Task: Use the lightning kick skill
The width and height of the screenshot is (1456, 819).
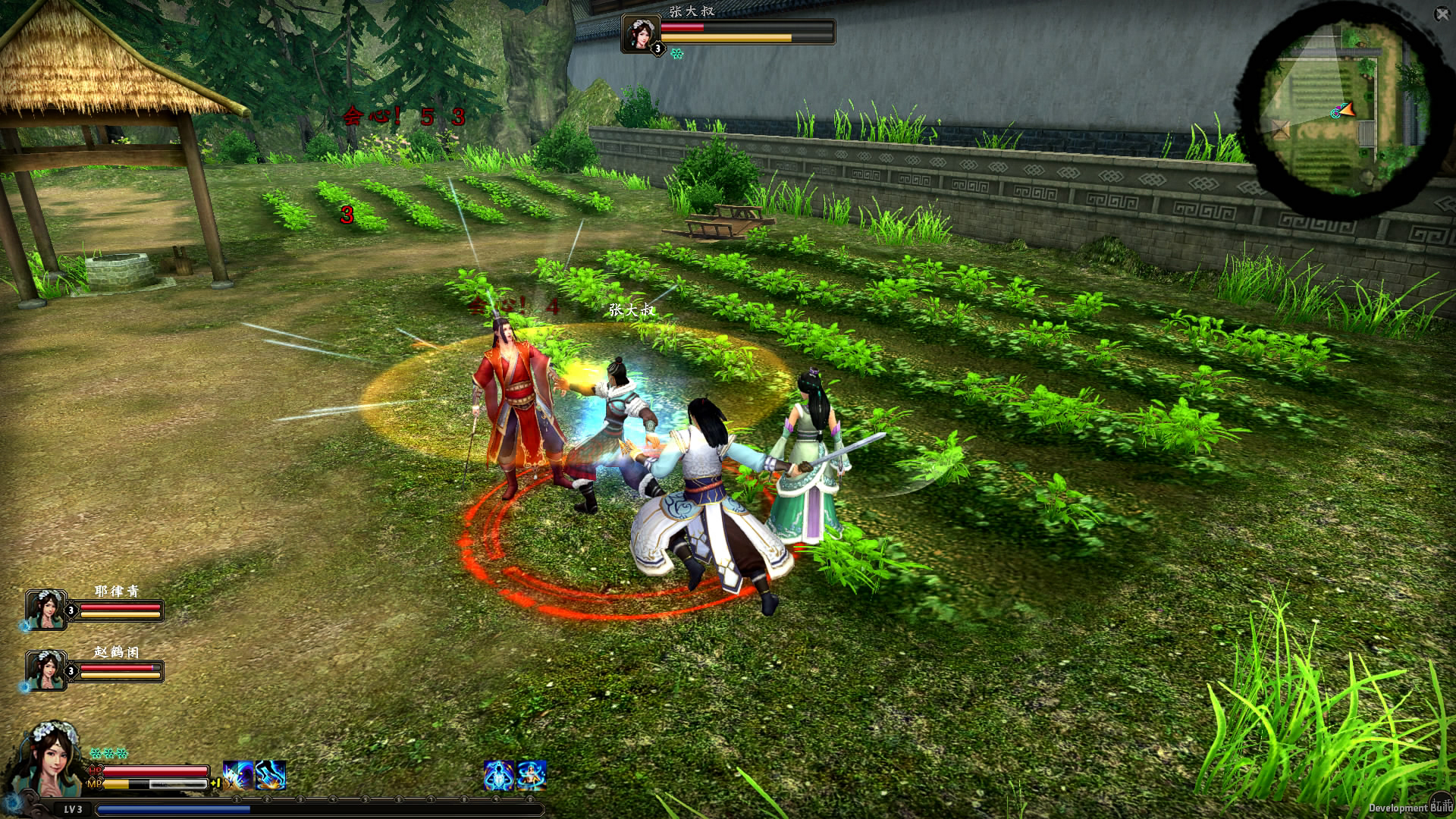Action: (271, 776)
